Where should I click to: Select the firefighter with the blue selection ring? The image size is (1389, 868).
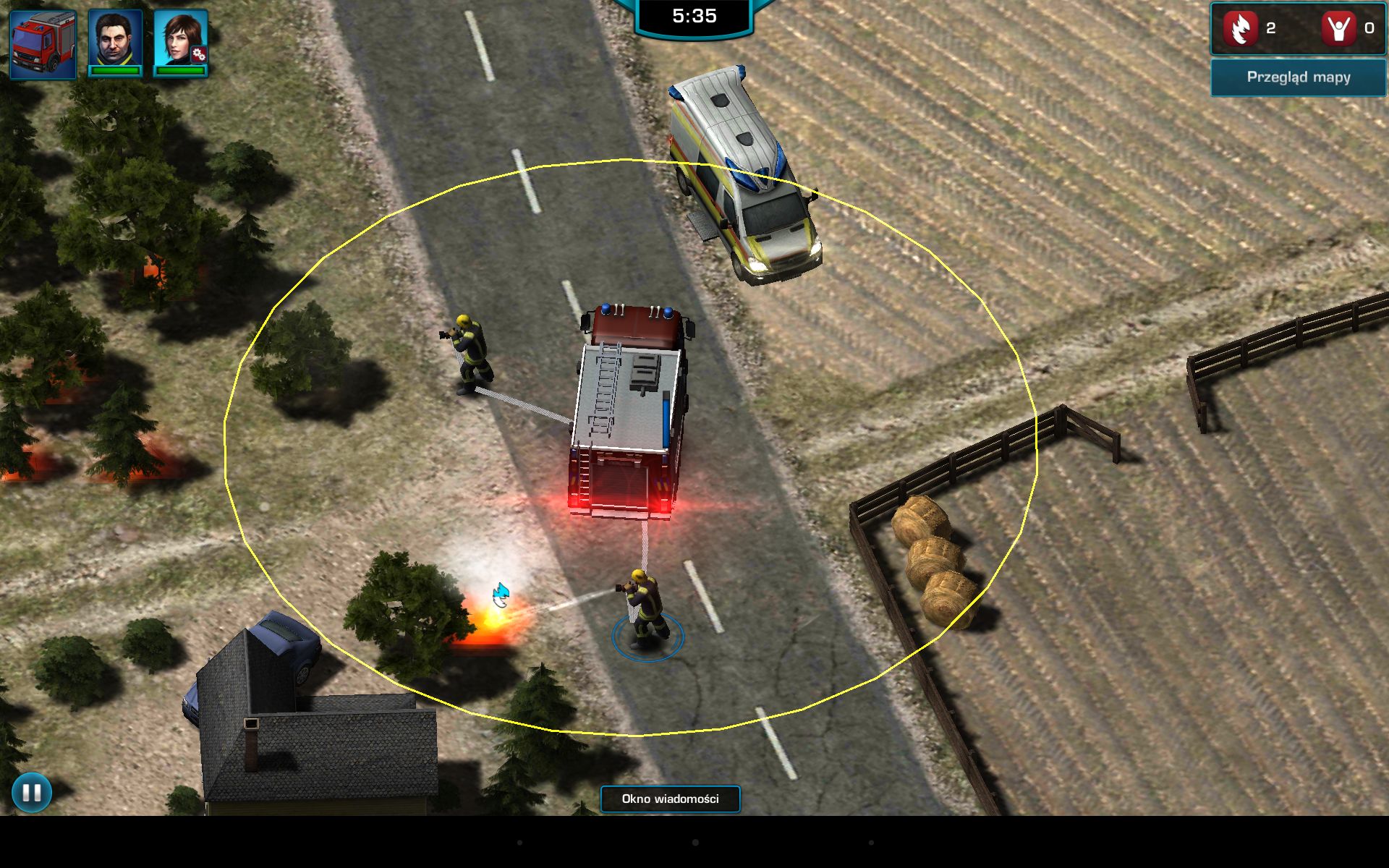(x=645, y=608)
